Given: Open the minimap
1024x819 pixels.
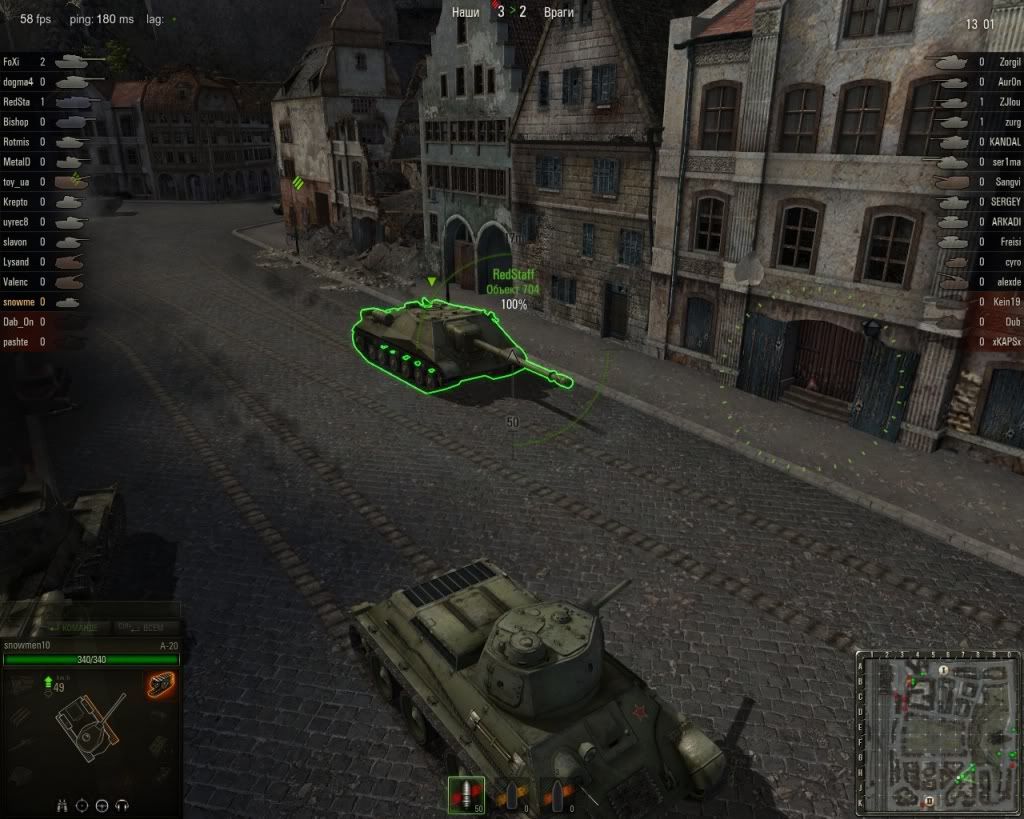Looking at the screenshot, I should point(935,733).
